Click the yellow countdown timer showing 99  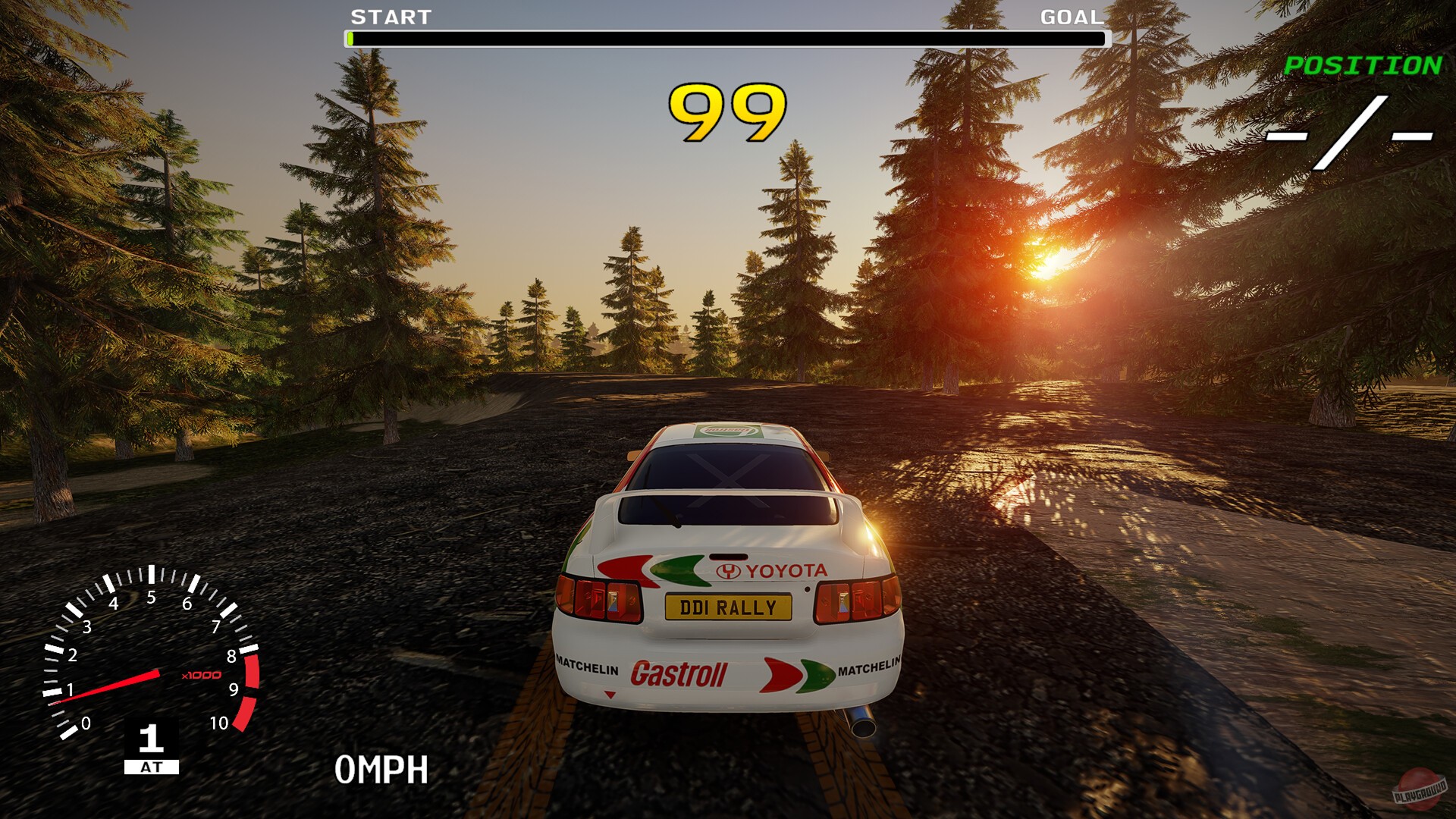[x=726, y=112]
